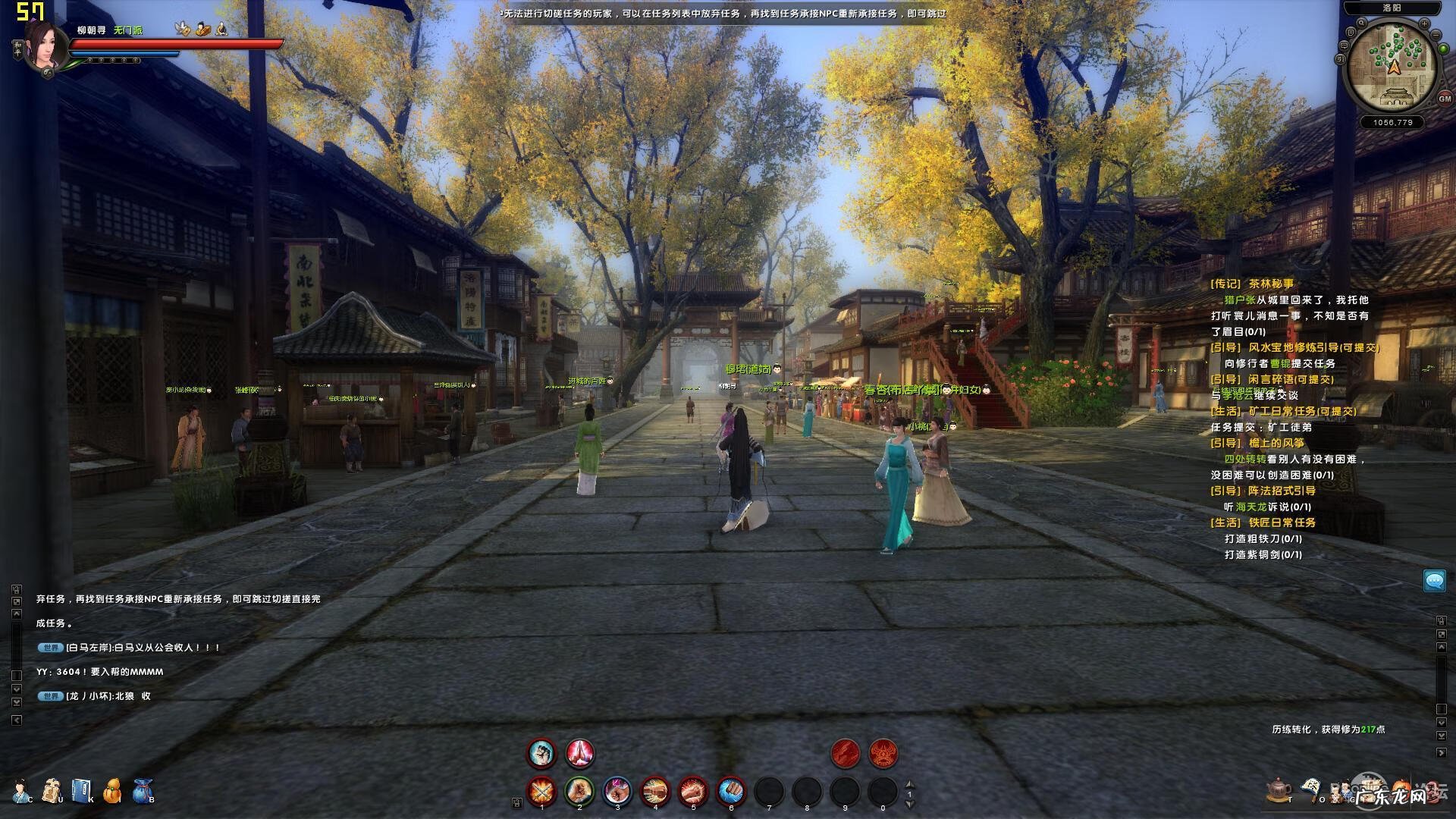Screen dimensions: 1456x819
Task: Open the character sheet icon
Action: 22,790
